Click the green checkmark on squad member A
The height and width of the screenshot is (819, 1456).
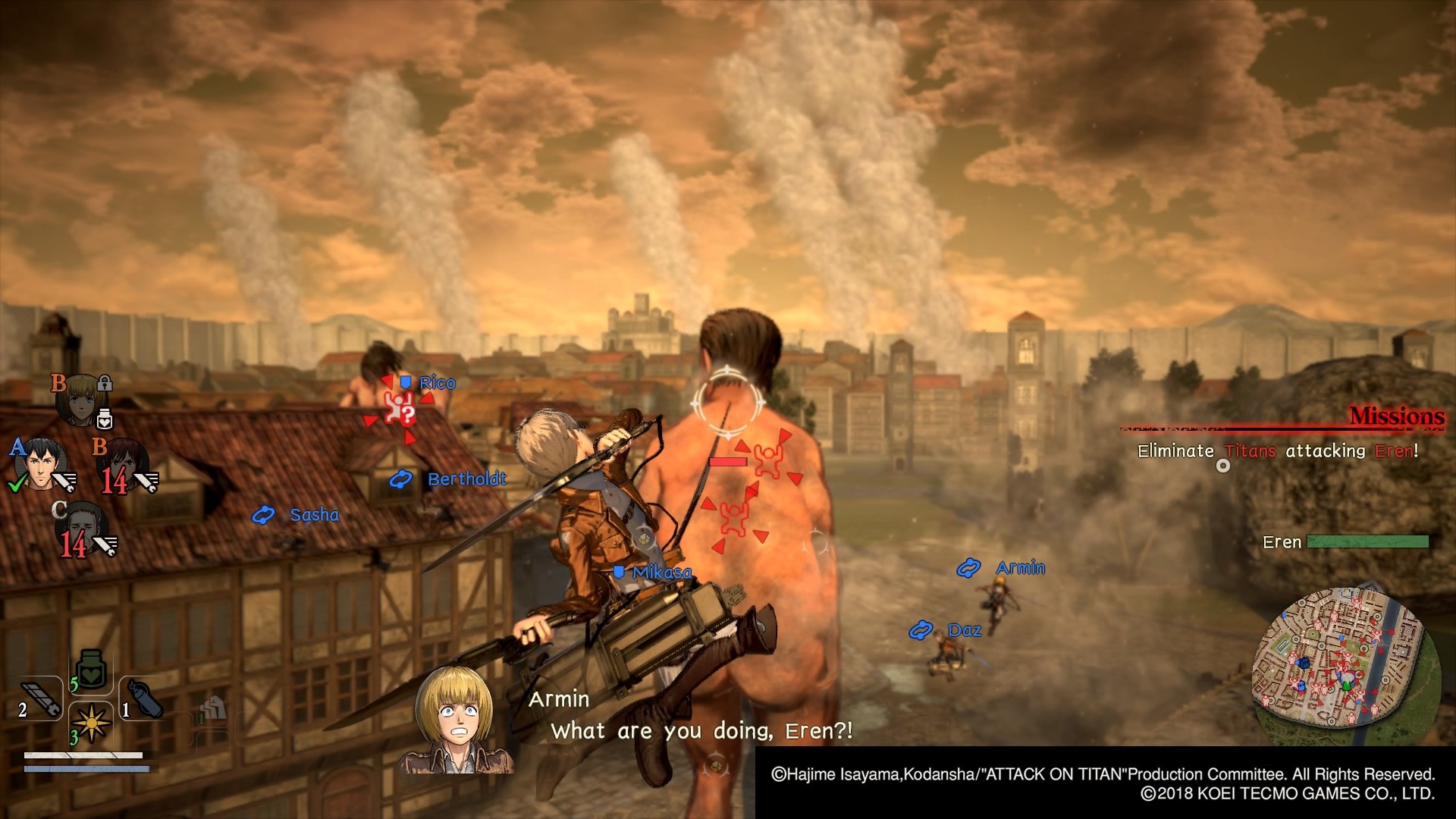coord(16,483)
